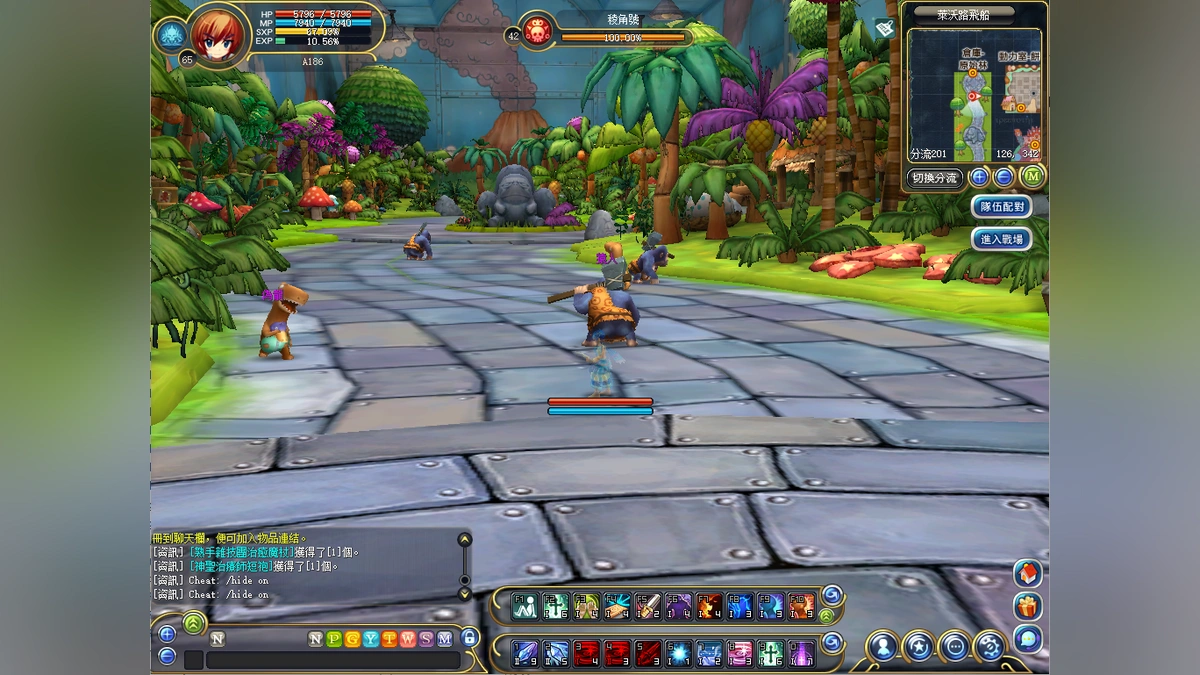Zoom in the minimap with the plus button
This screenshot has width=1200, height=675.
pos(979,178)
